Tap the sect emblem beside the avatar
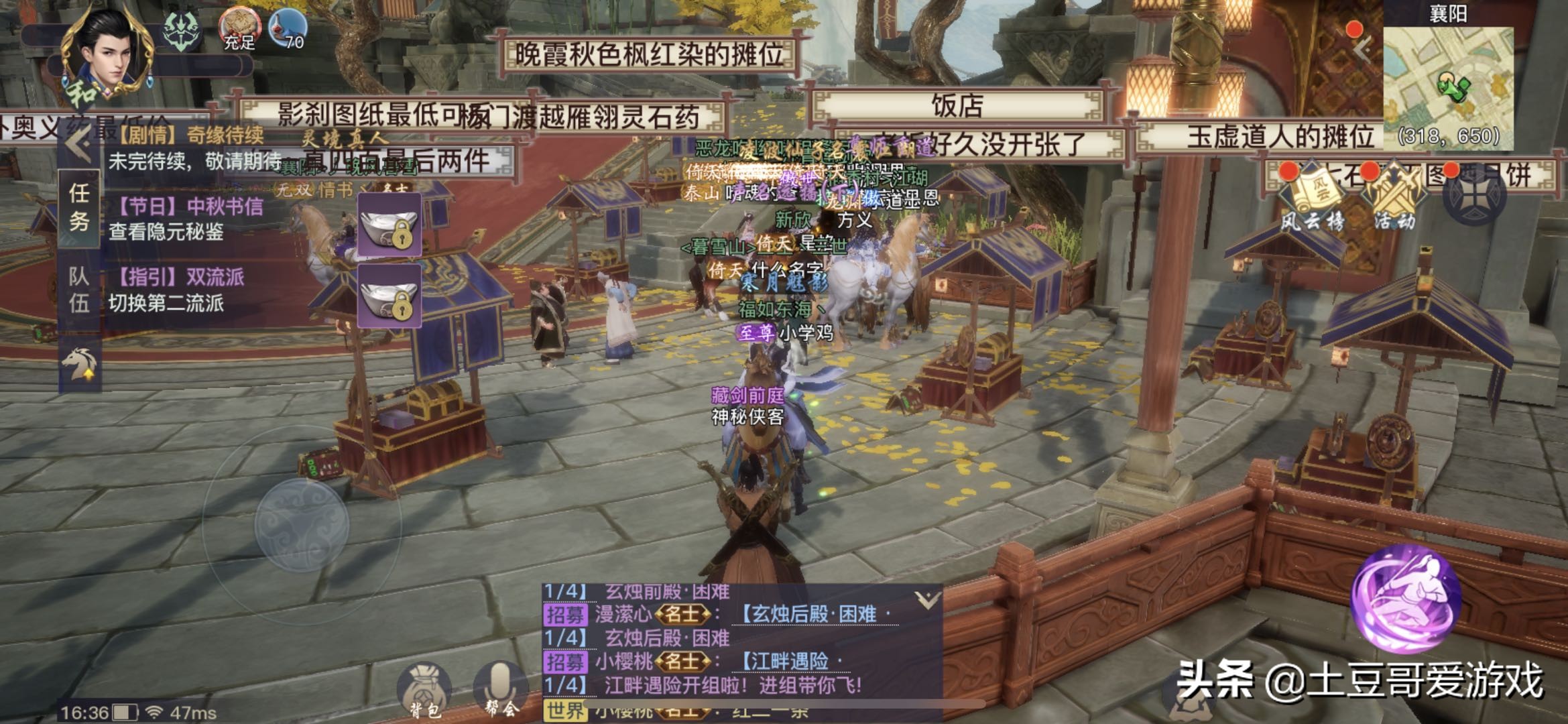1568x724 pixels. [182, 30]
